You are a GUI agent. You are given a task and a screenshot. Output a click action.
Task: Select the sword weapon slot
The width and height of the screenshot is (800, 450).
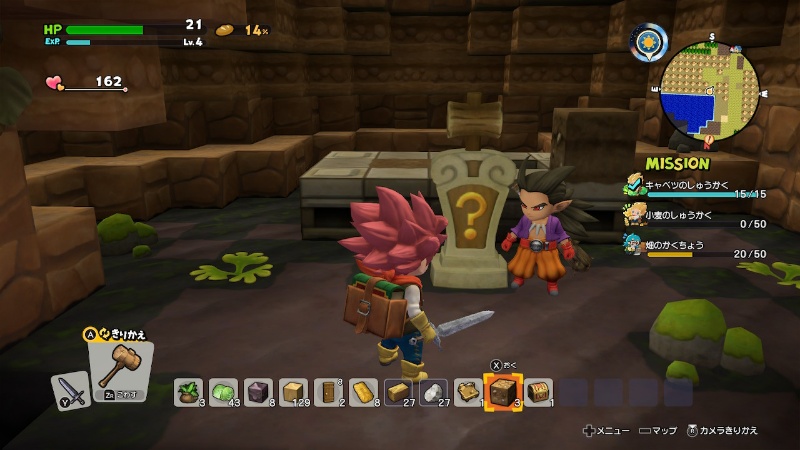(x=72, y=389)
